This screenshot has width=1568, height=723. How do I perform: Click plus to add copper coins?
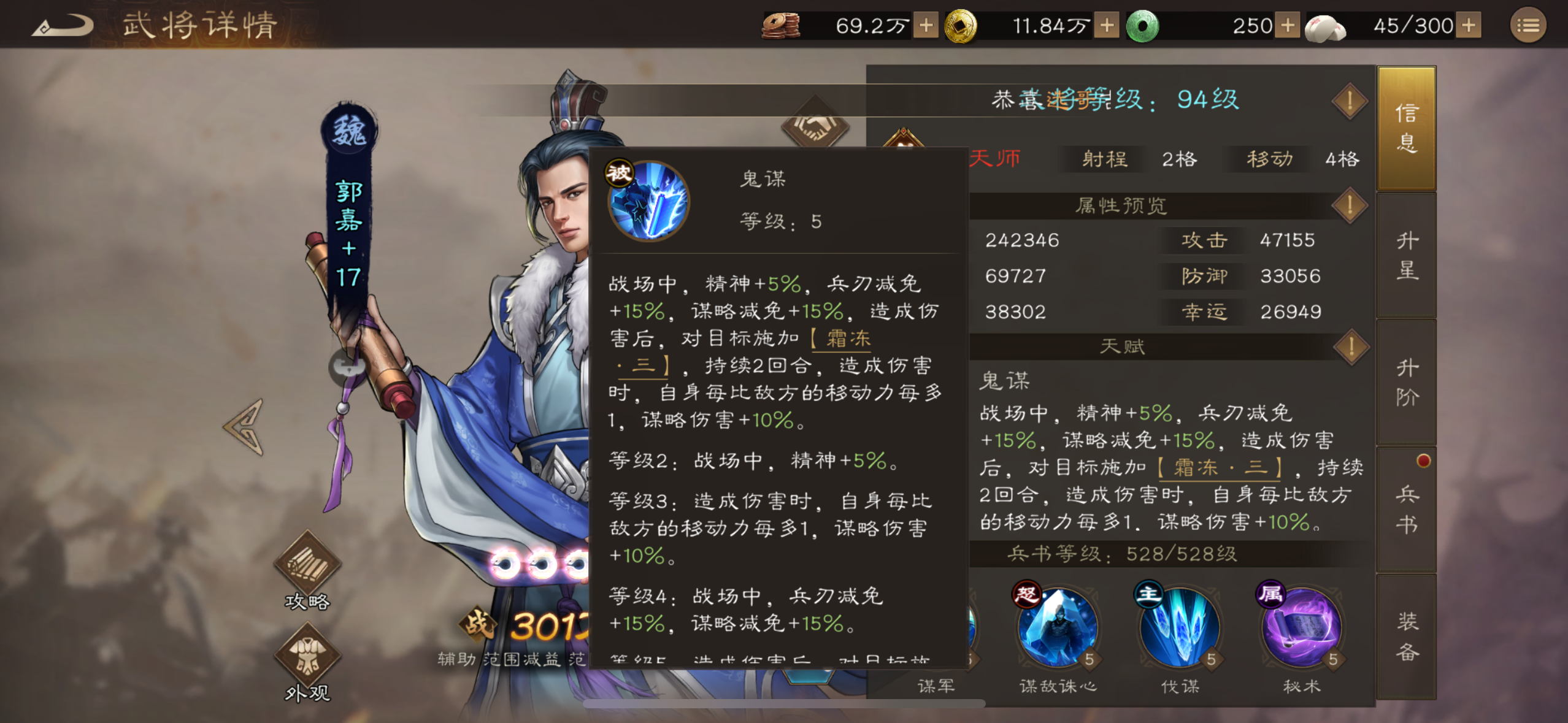925,26
